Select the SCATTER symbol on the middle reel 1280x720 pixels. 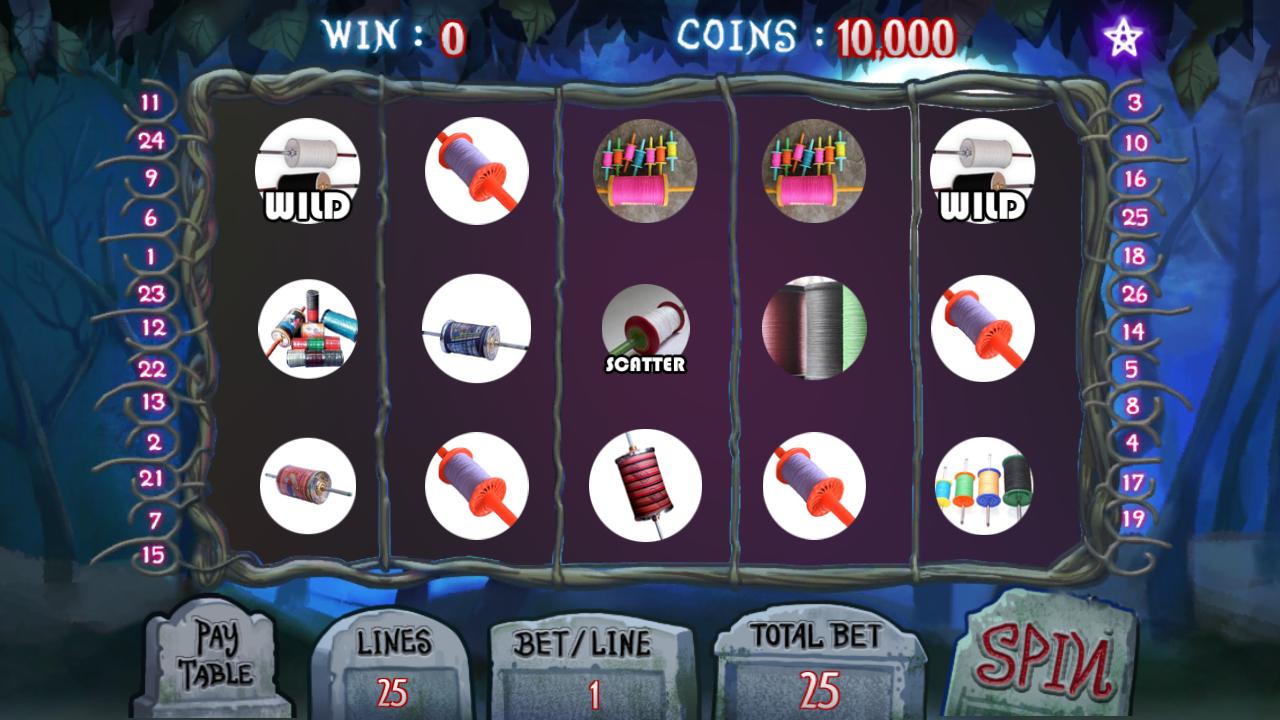[x=643, y=330]
